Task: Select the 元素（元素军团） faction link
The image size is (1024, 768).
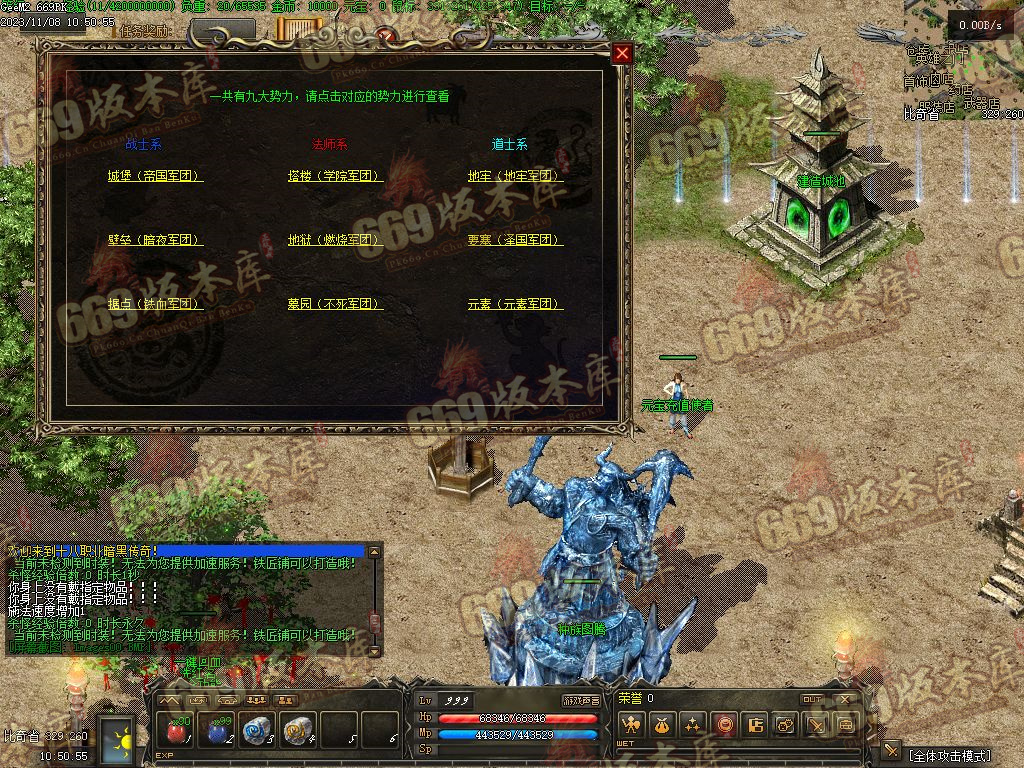Action: pos(515,304)
